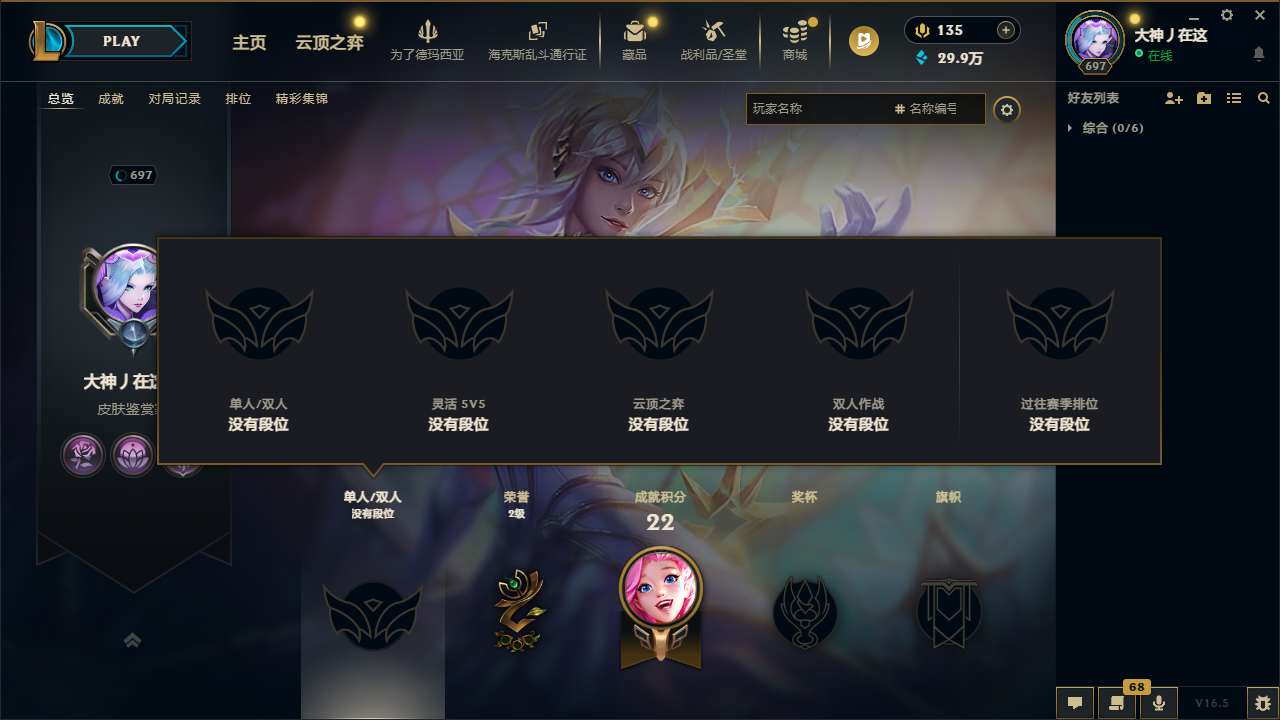Click the 玩家名称 search input field
The height and width of the screenshot is (720, 1280).
coord(820,109)
